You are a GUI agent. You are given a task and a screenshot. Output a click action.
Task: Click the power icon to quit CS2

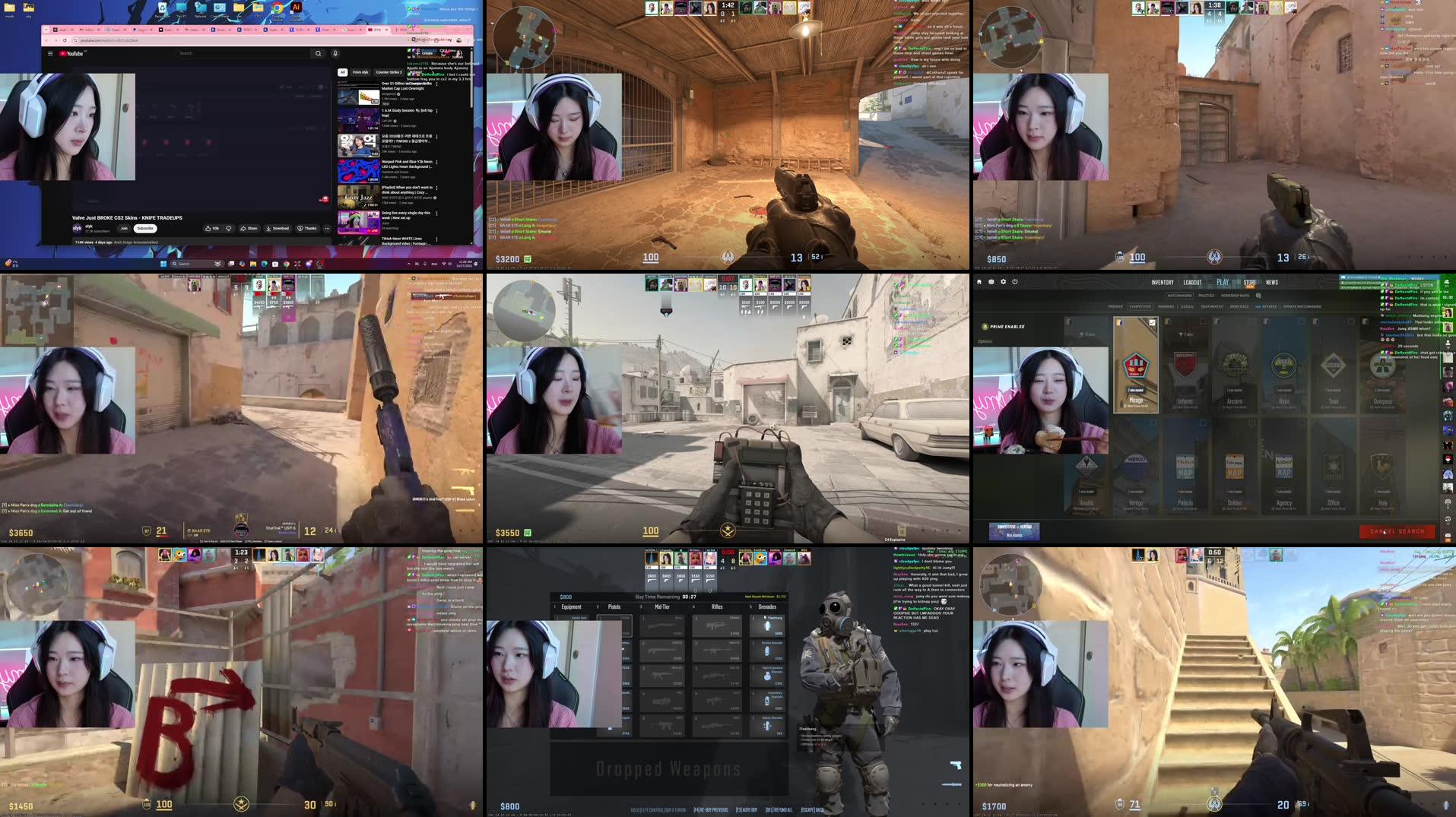[x=1013, y=282]
